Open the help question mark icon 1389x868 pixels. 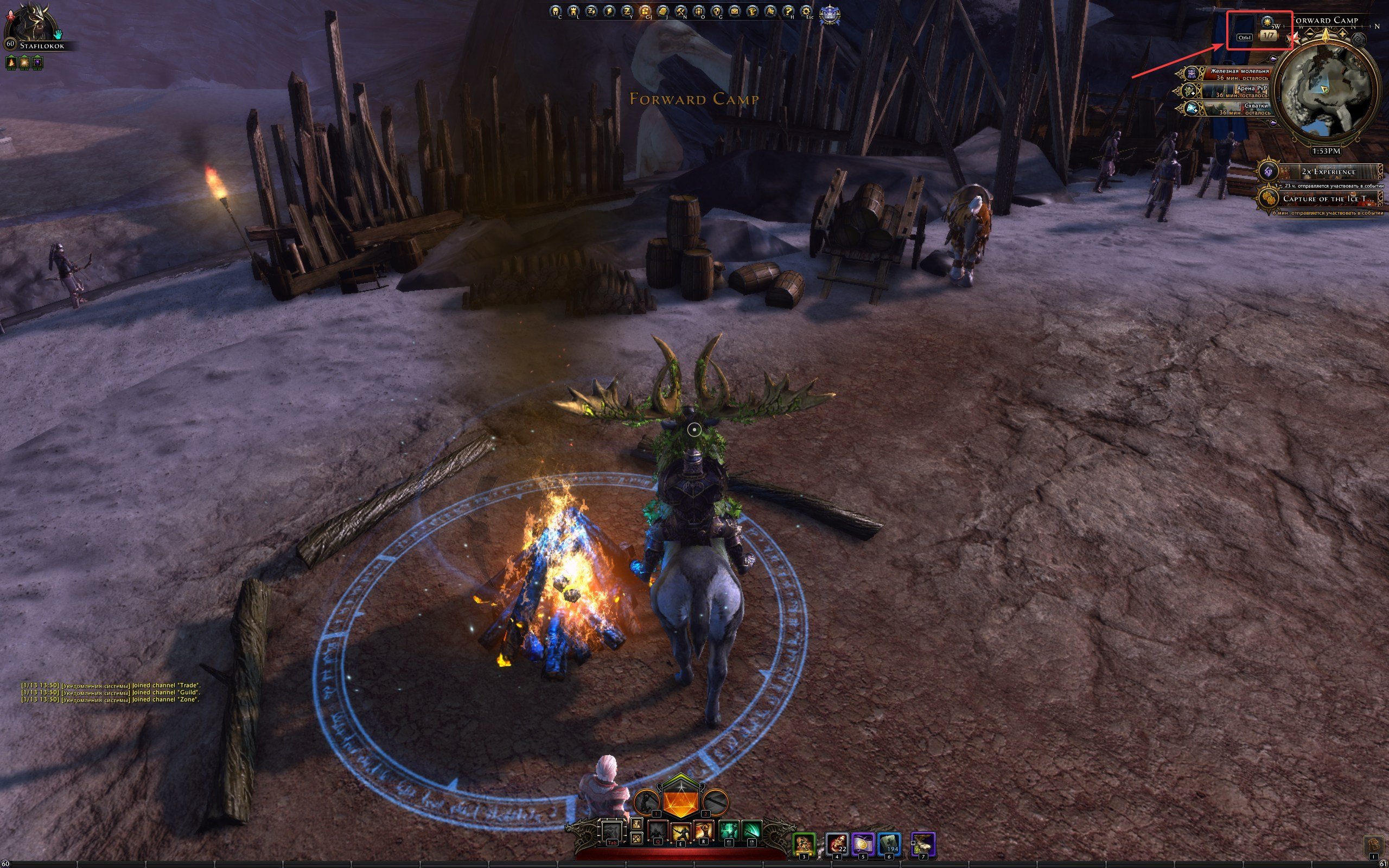point(788,11)
